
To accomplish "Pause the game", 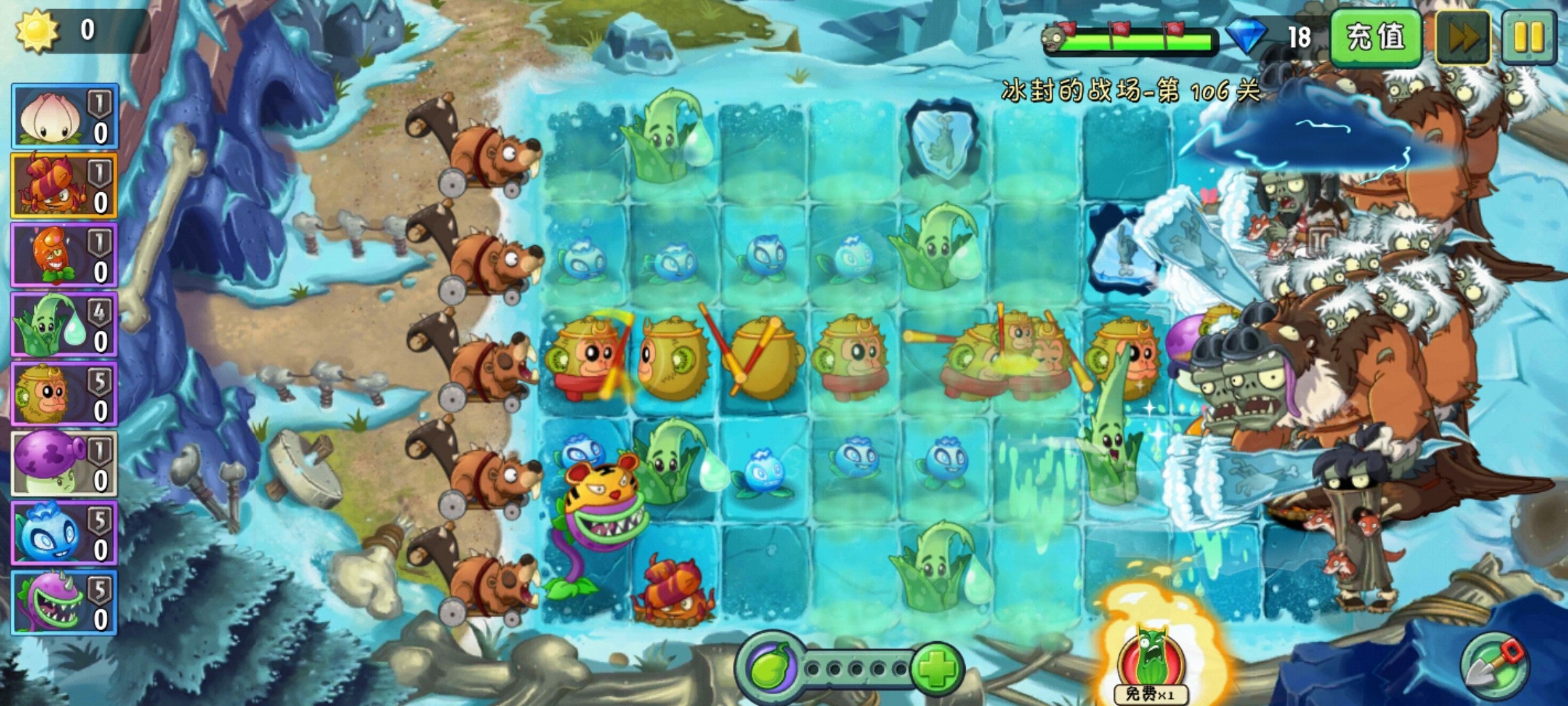I will point(1529,37).
